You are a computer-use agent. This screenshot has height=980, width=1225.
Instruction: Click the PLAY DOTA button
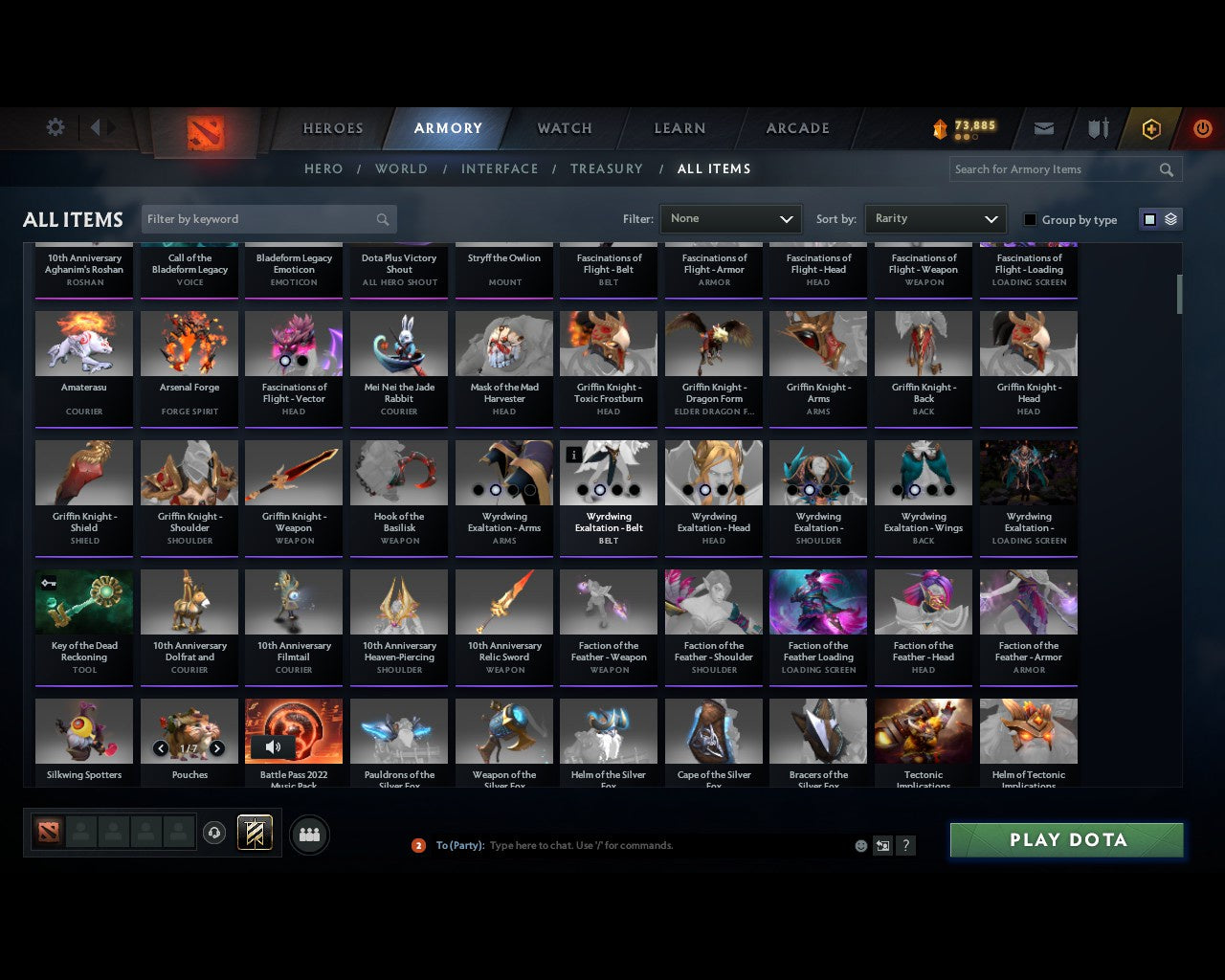click(1066, 839)
